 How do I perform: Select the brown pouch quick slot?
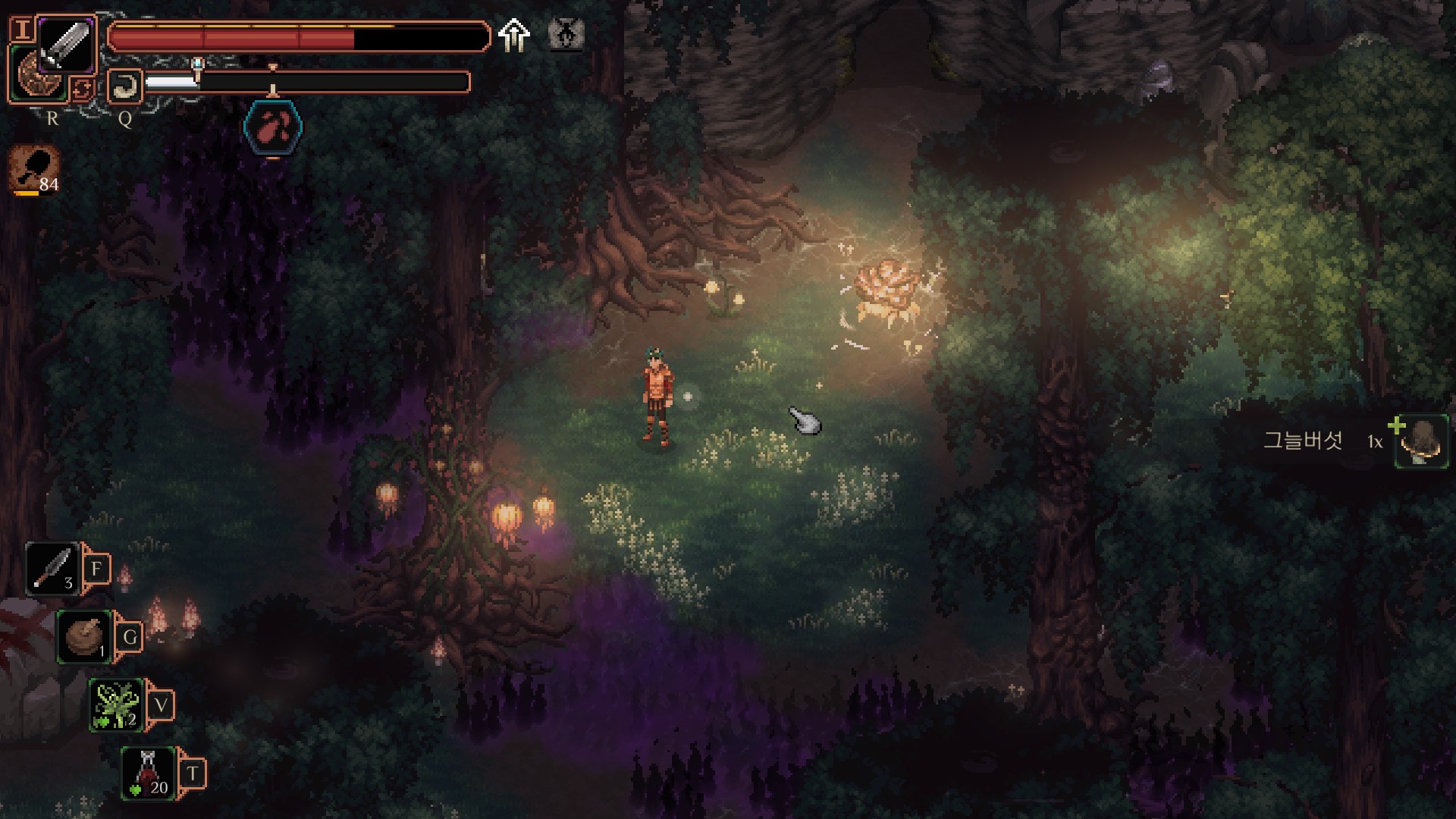coord(83,636)
